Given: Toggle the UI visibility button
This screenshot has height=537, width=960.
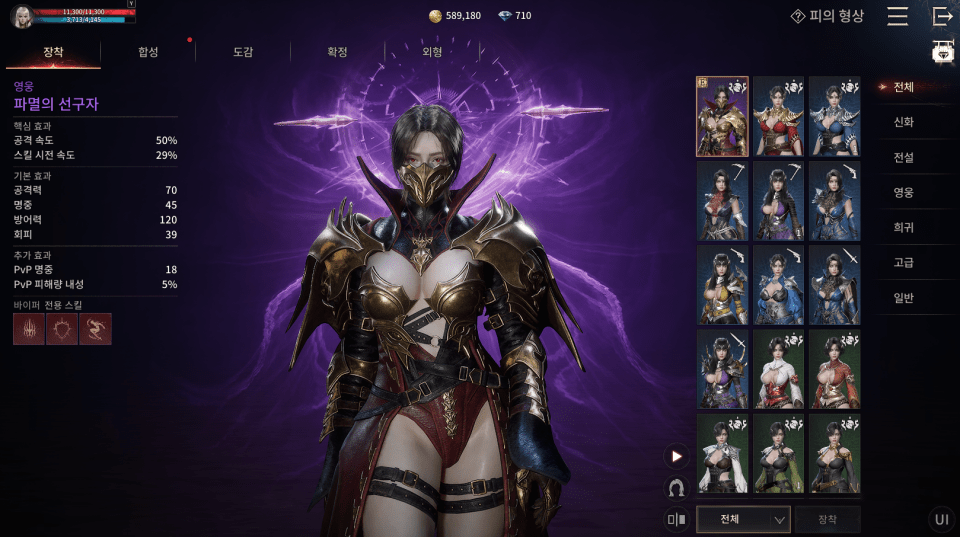Looking at the screenshot, I should (941, 519).
